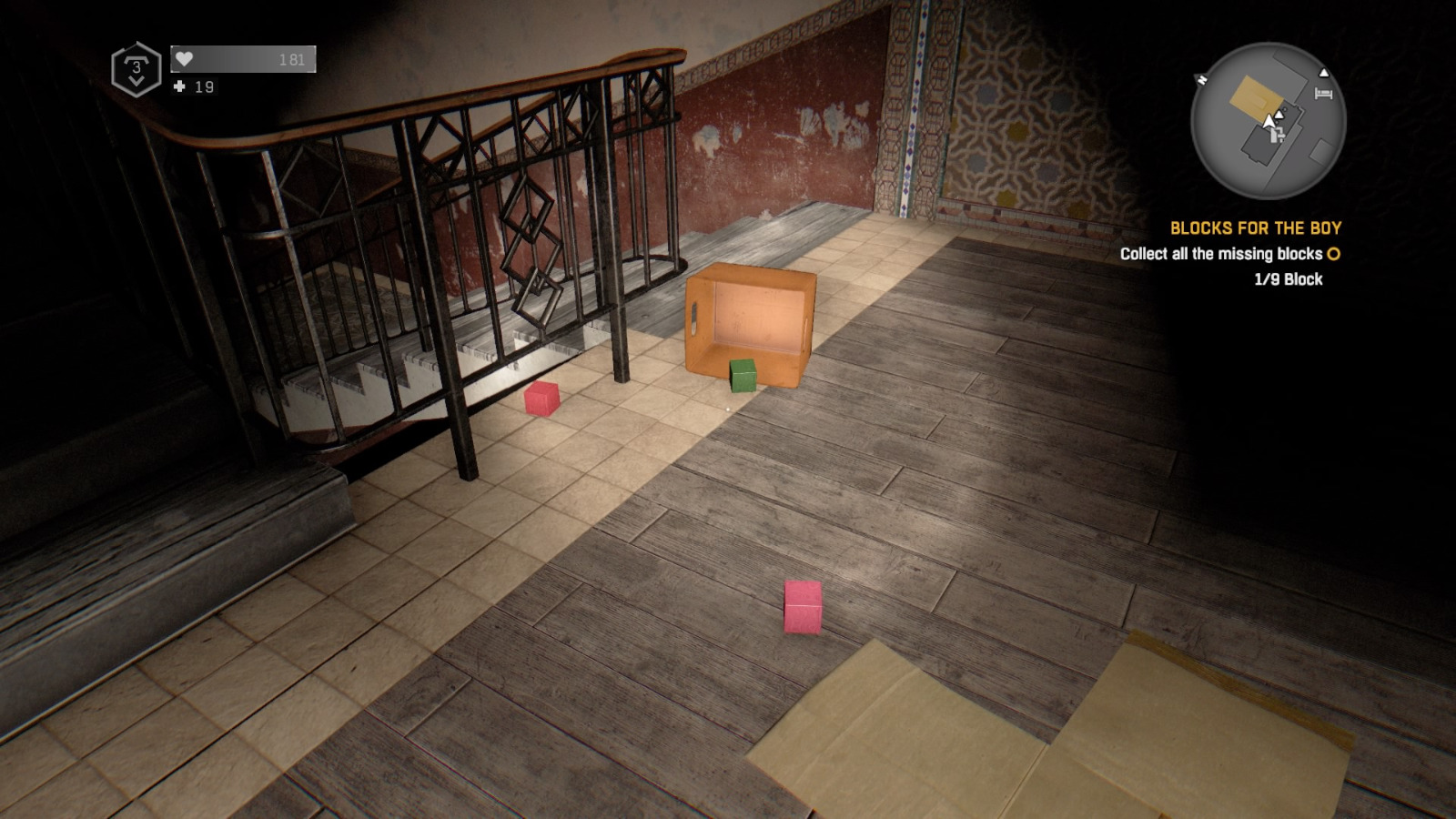Click the health value 181
Viewport: 1456px width, 819px height.
point(292,60)
